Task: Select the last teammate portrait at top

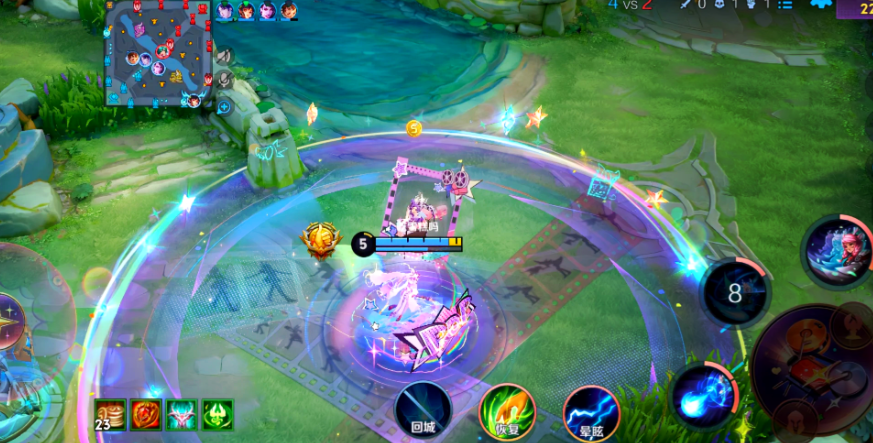Action: pyautogui.click(x=289, y=11)
